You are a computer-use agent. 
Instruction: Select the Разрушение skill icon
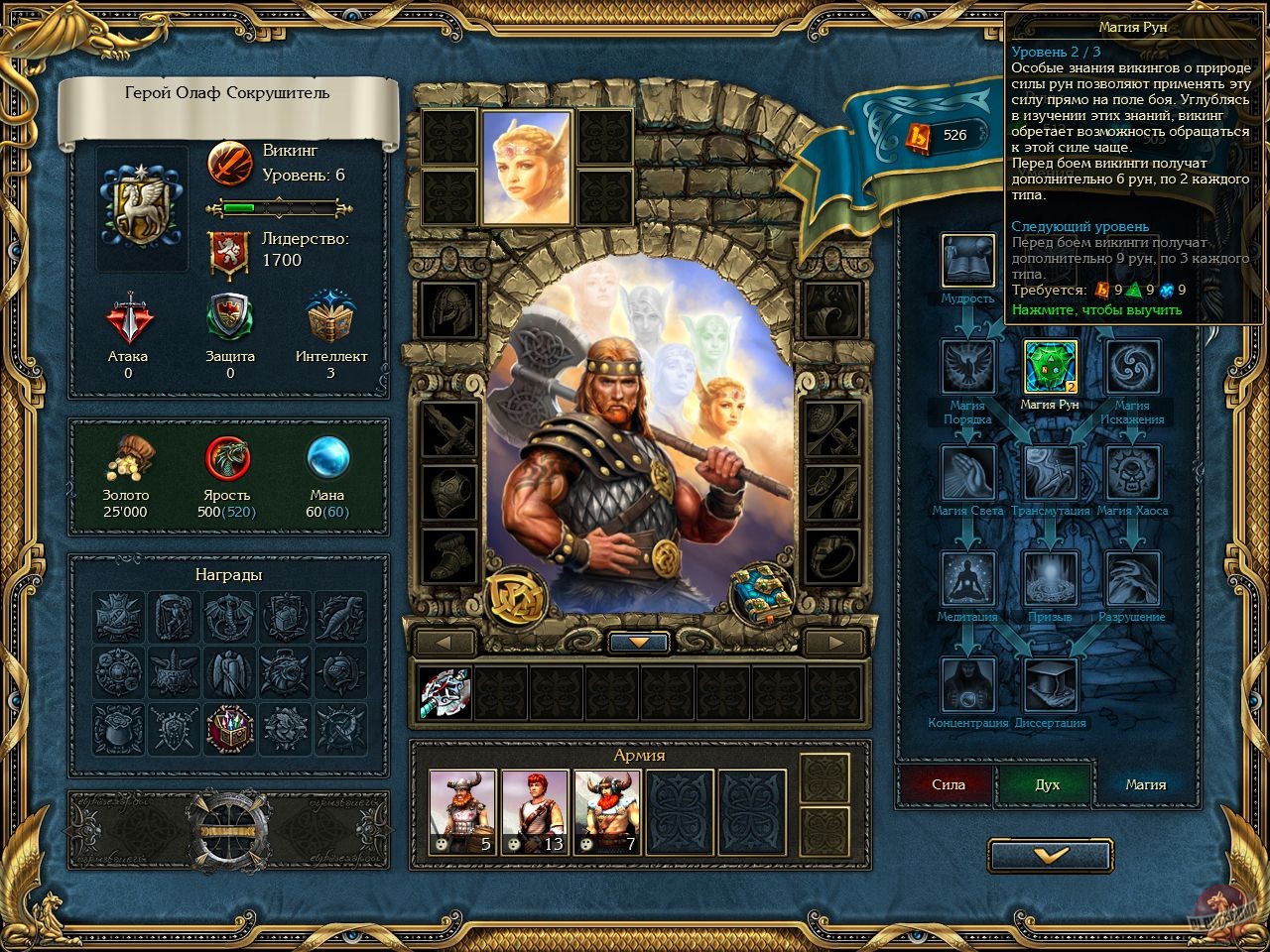point(1130,576)
